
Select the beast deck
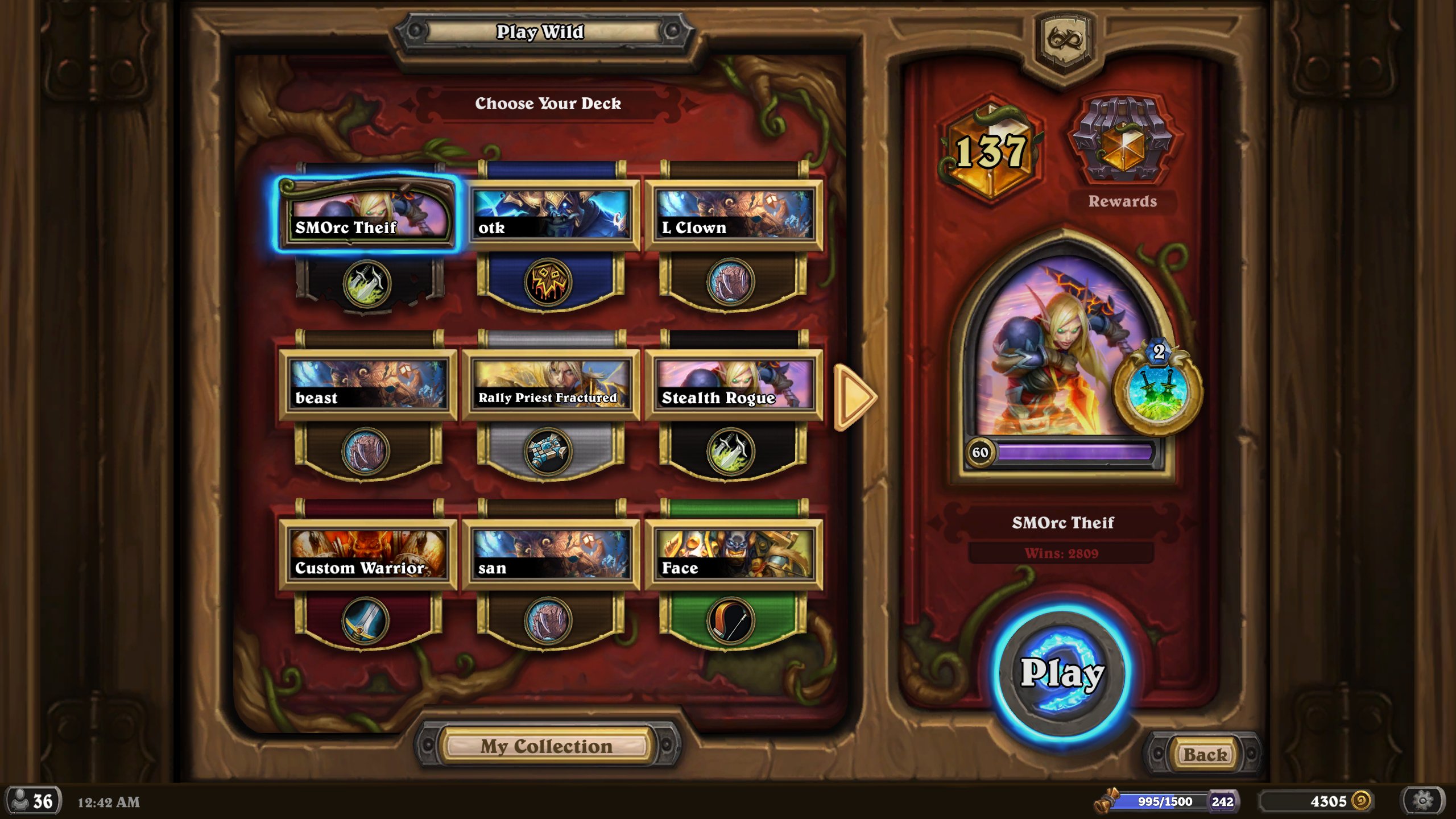pos(368,384)
